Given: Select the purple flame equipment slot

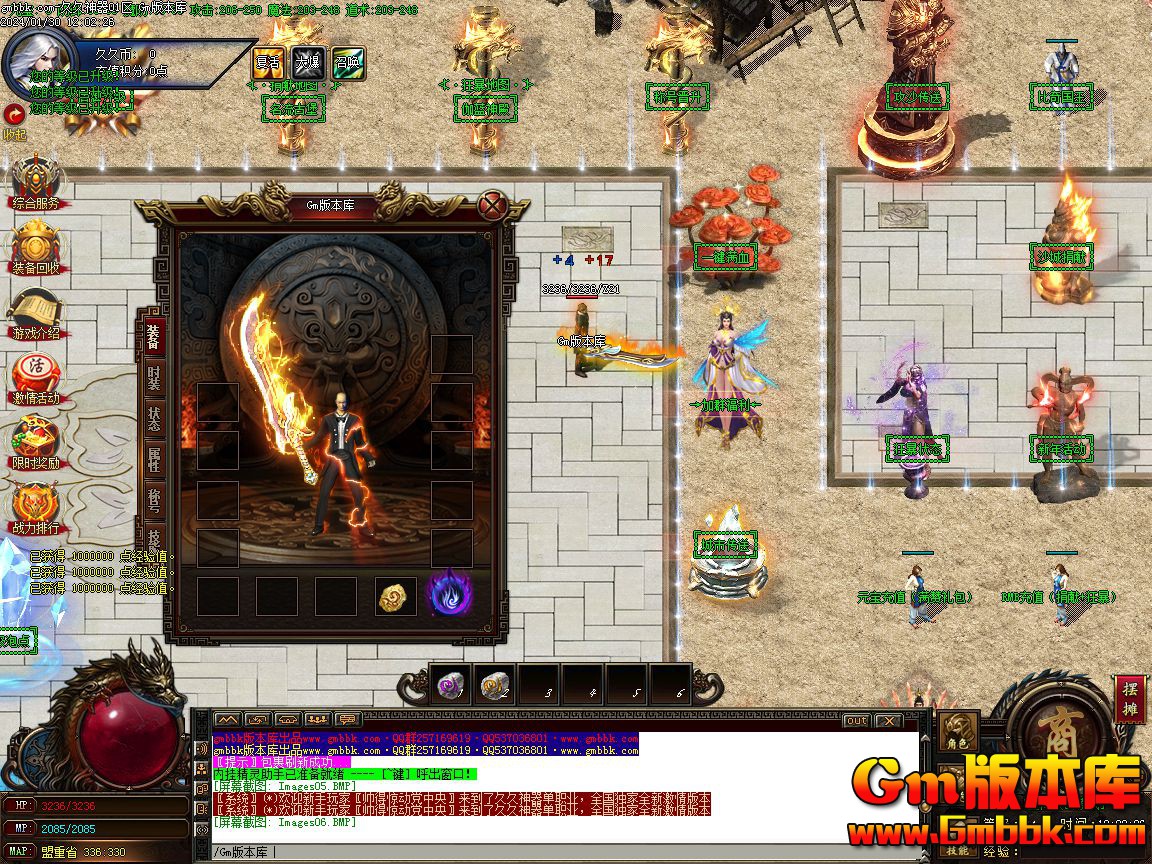Looking at the screenshot, I should coord(449,593).
